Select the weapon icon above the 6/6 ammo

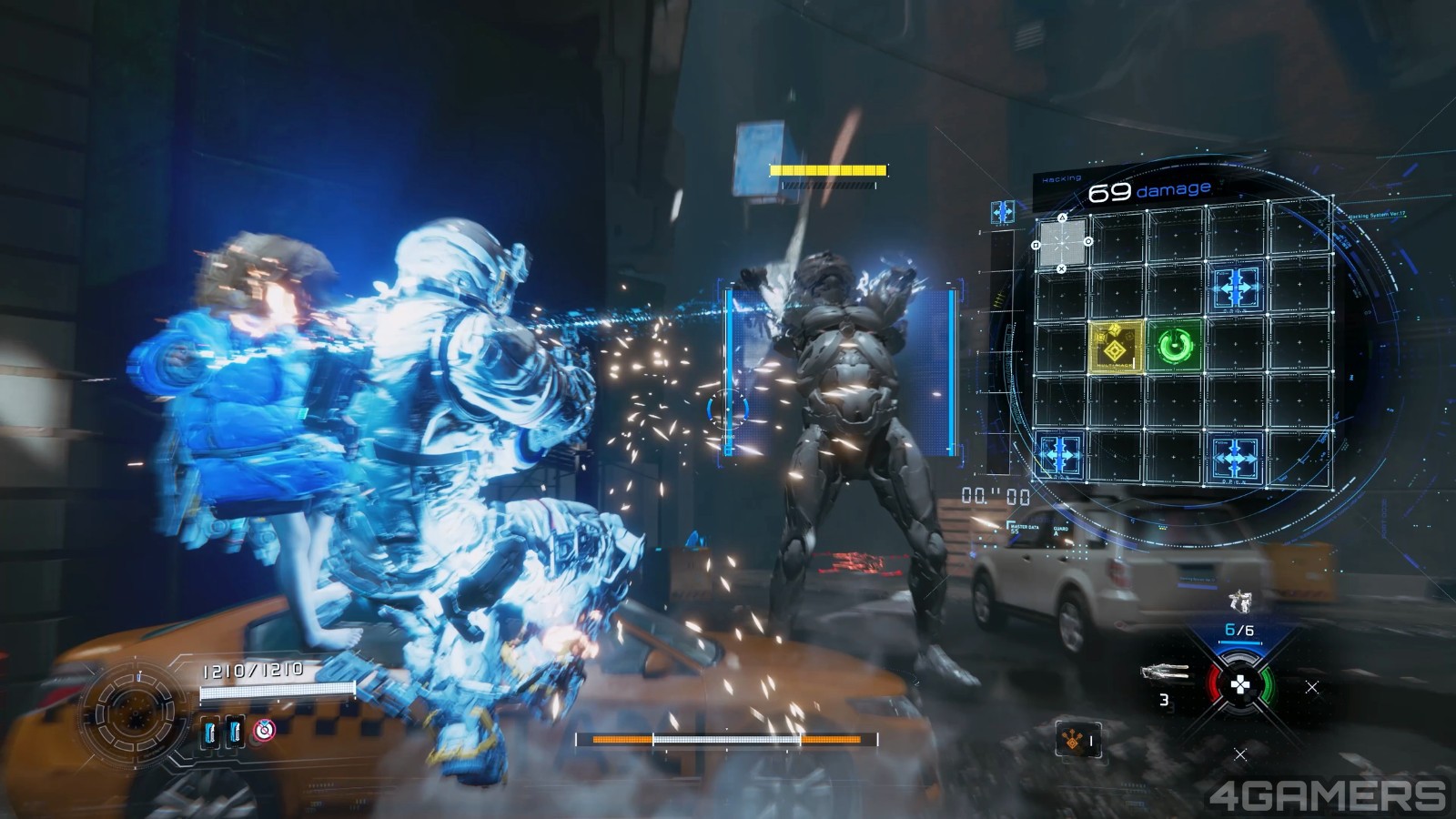(x=1239, y=602)
